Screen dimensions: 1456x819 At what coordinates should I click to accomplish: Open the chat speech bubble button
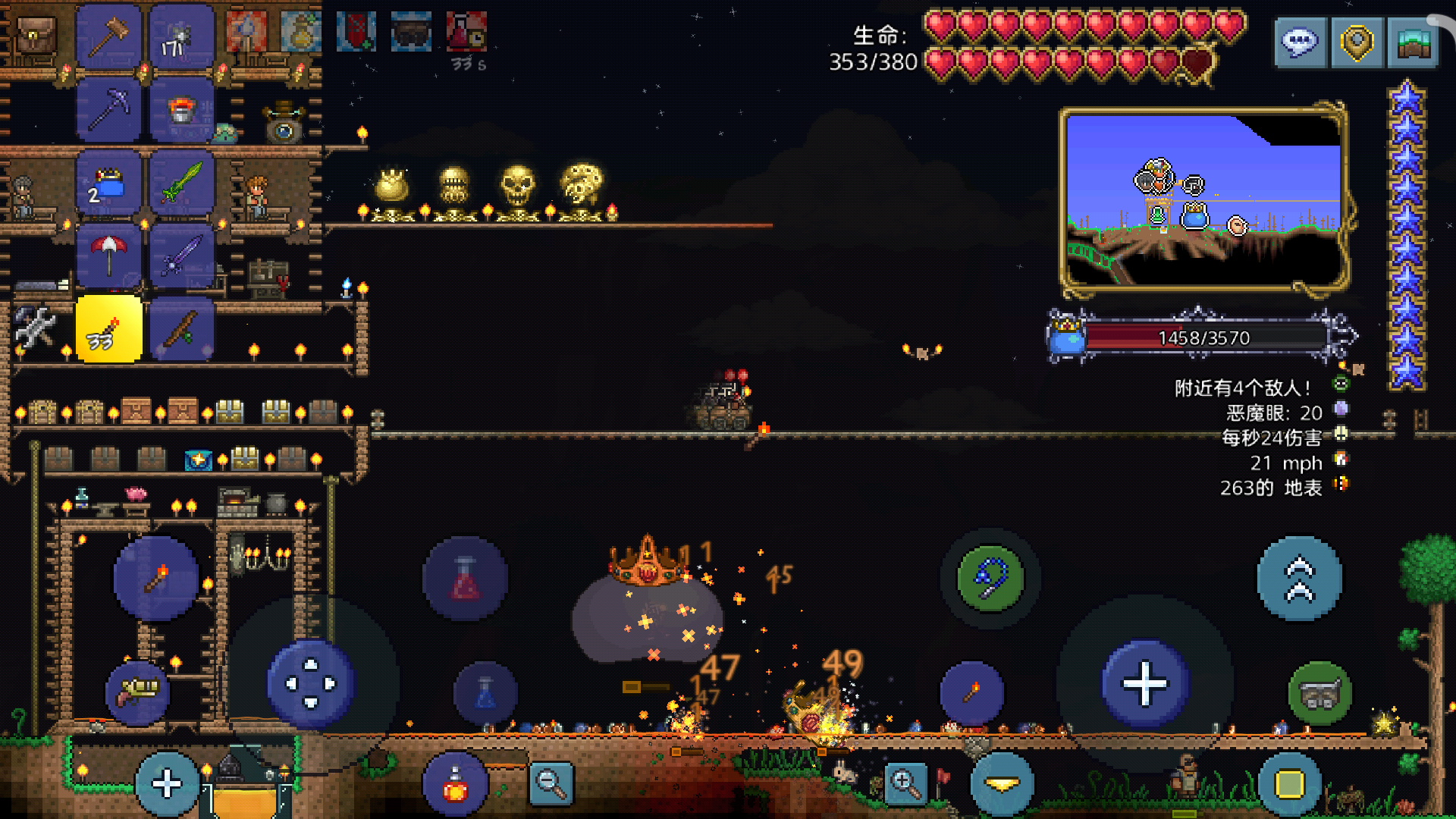point(1300,42)
